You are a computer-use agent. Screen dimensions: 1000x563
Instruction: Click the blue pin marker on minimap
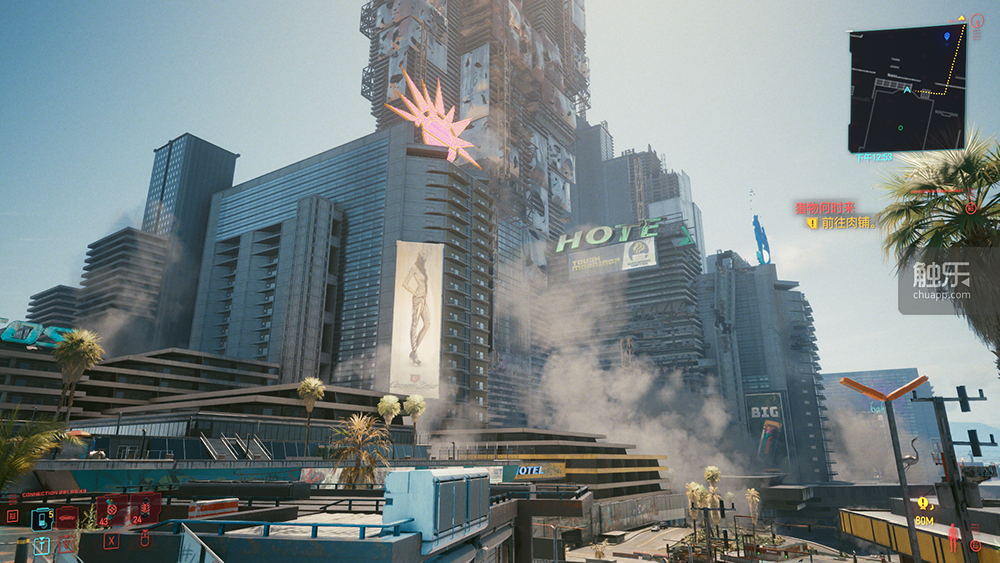coord(947,36)
